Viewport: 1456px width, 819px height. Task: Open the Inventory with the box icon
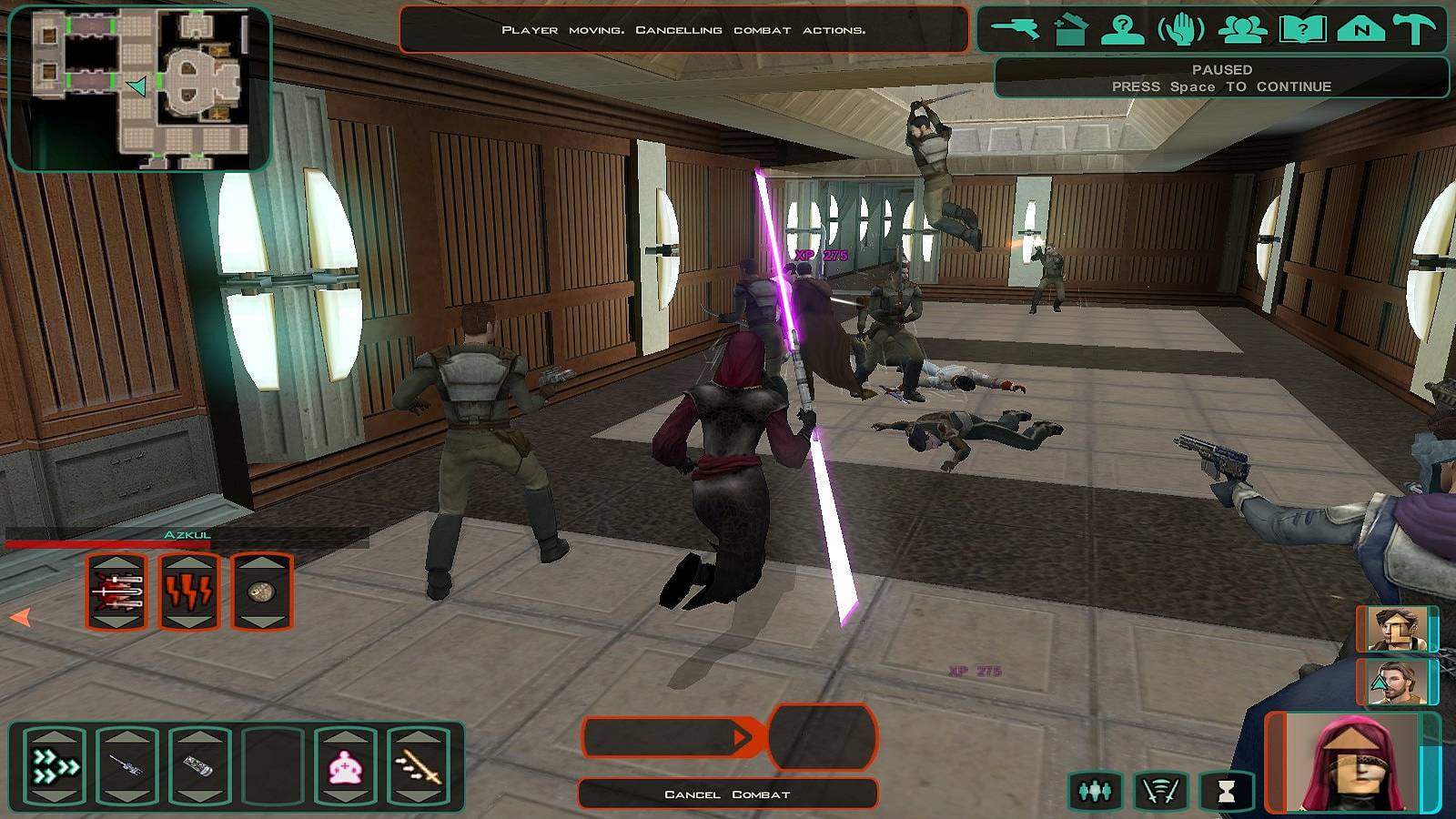tap(1074, 29)
